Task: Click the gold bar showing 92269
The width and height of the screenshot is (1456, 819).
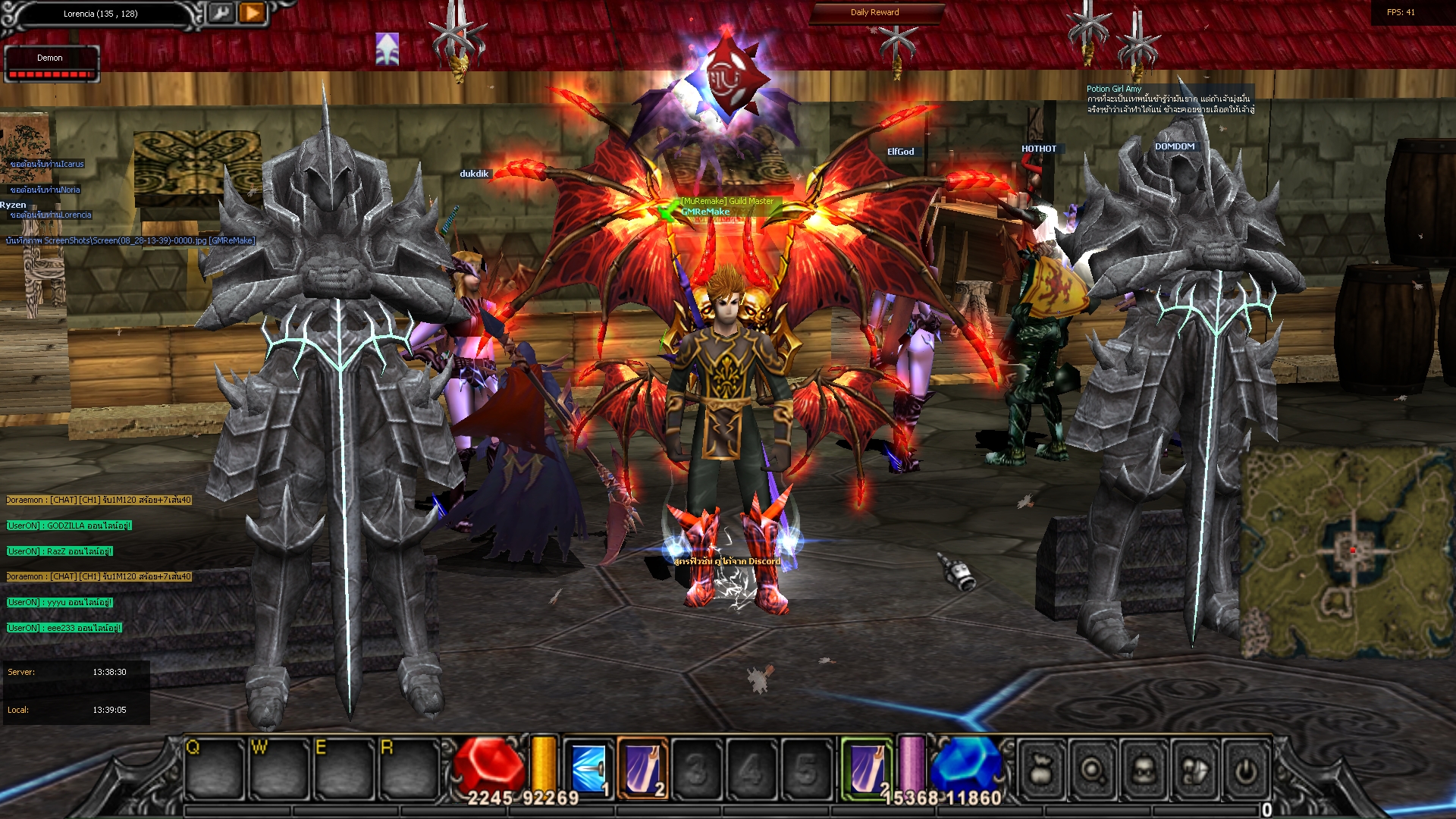Action: point(541,762)
